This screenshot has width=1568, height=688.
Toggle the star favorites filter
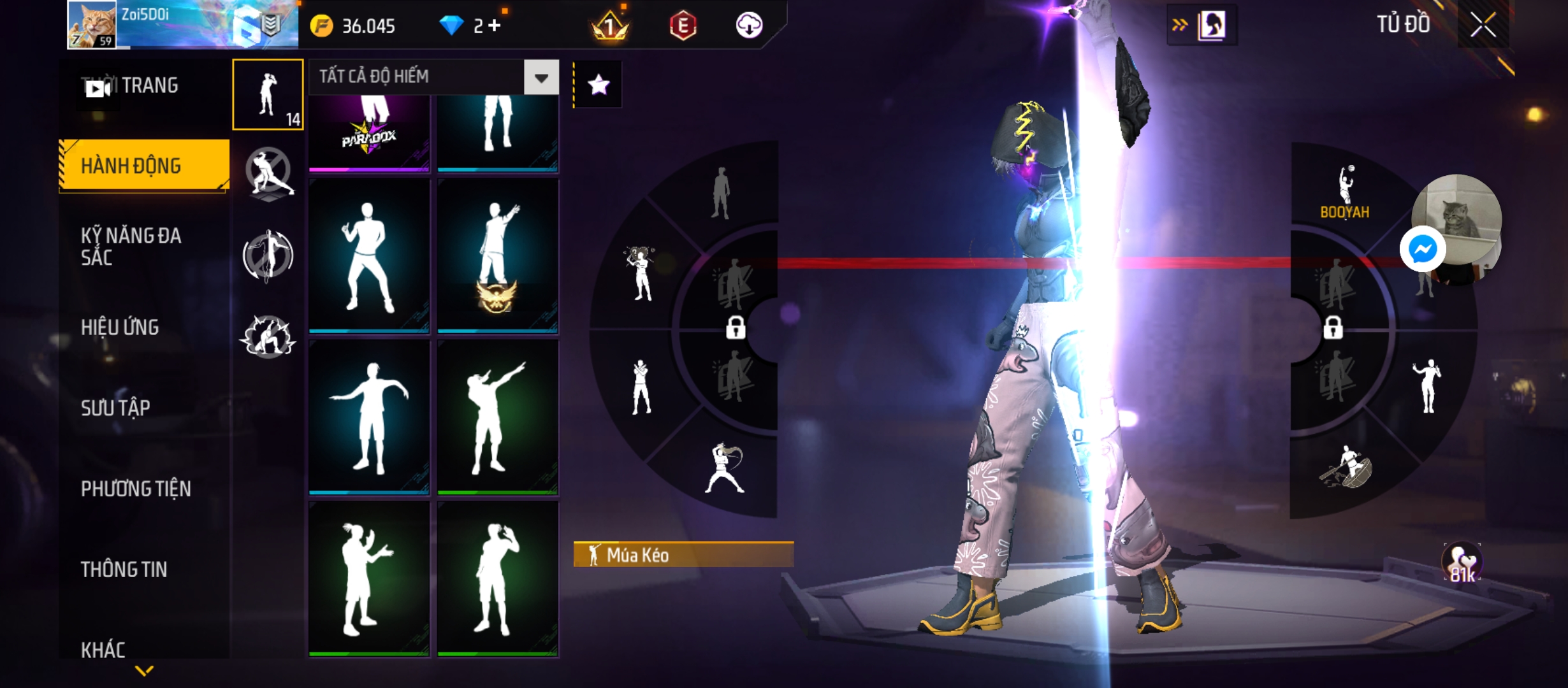(598, 85)
